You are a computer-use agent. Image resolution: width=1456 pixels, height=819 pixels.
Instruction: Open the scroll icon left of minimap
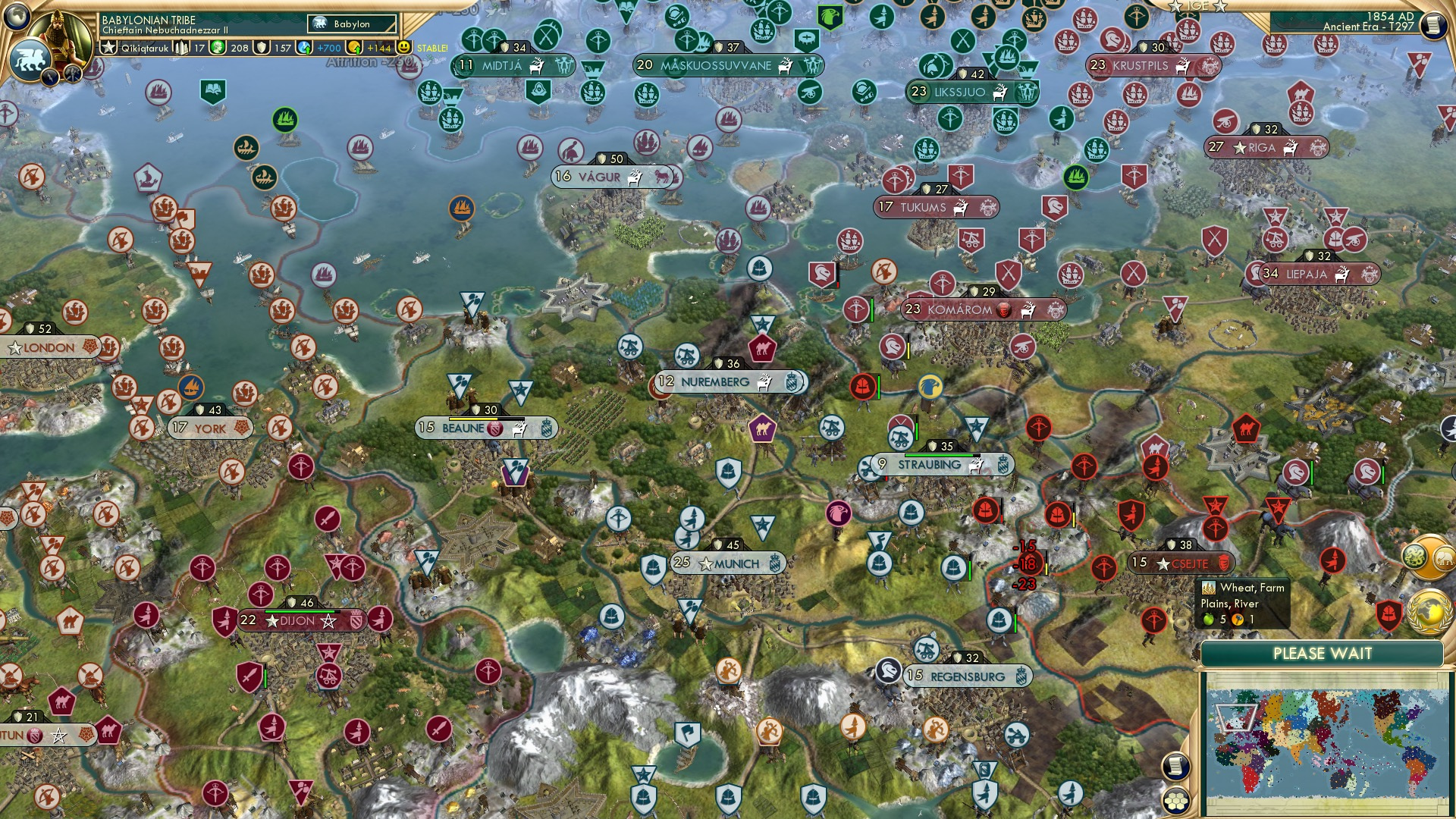[1175, 767]
